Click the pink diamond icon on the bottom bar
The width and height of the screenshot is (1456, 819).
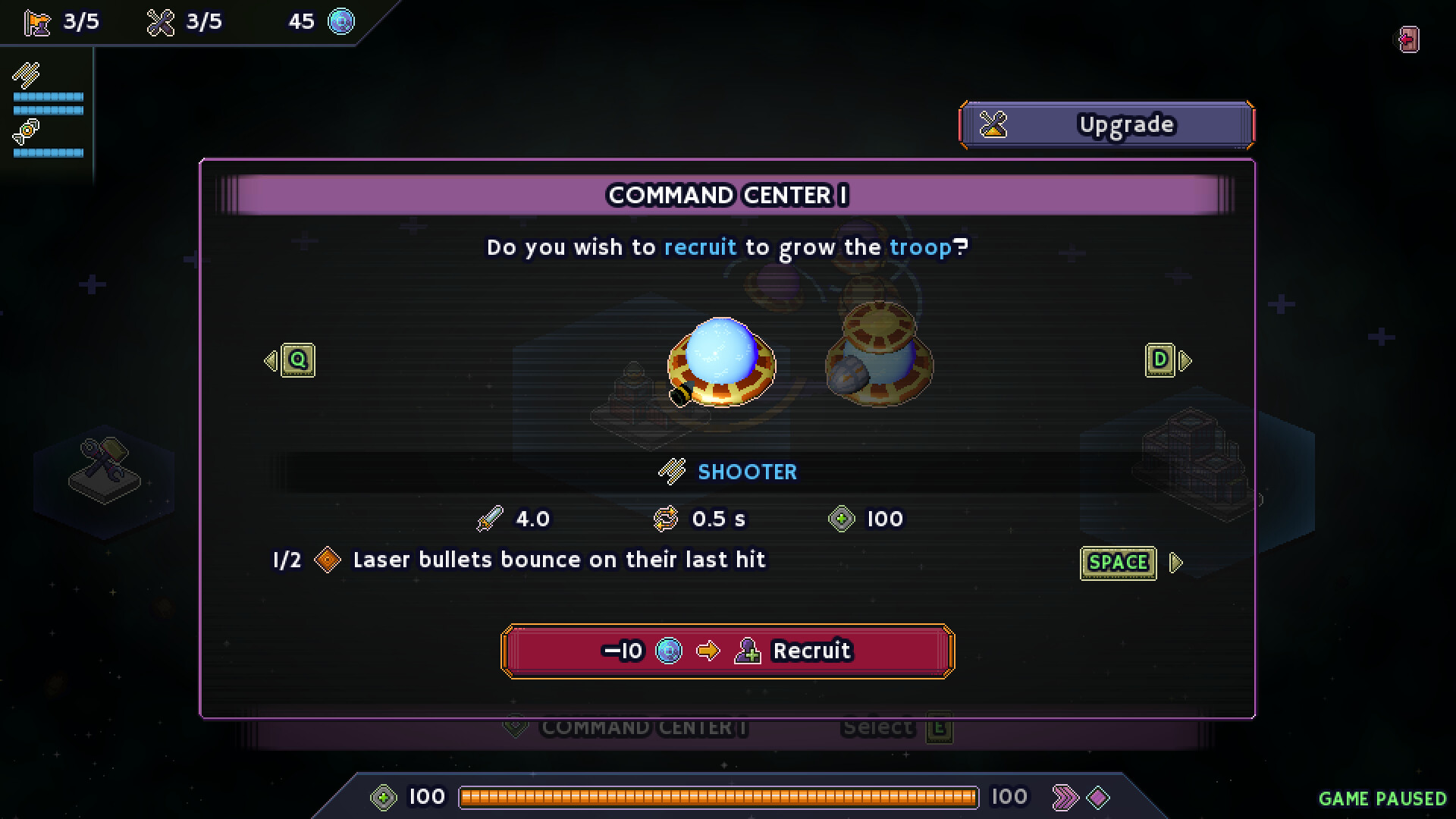[x=1100, y=796]
